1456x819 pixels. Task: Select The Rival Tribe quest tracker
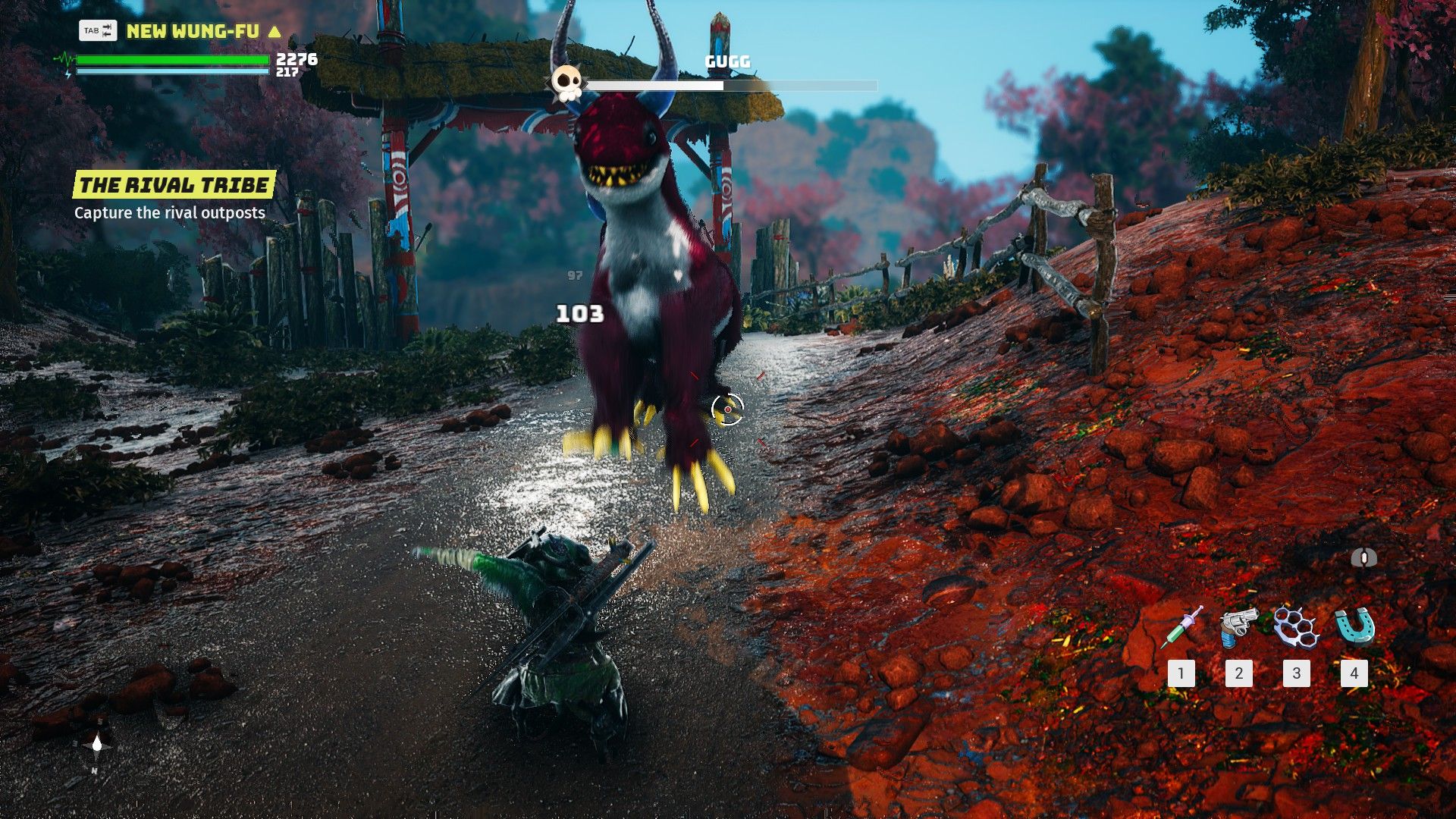[174, 185]
